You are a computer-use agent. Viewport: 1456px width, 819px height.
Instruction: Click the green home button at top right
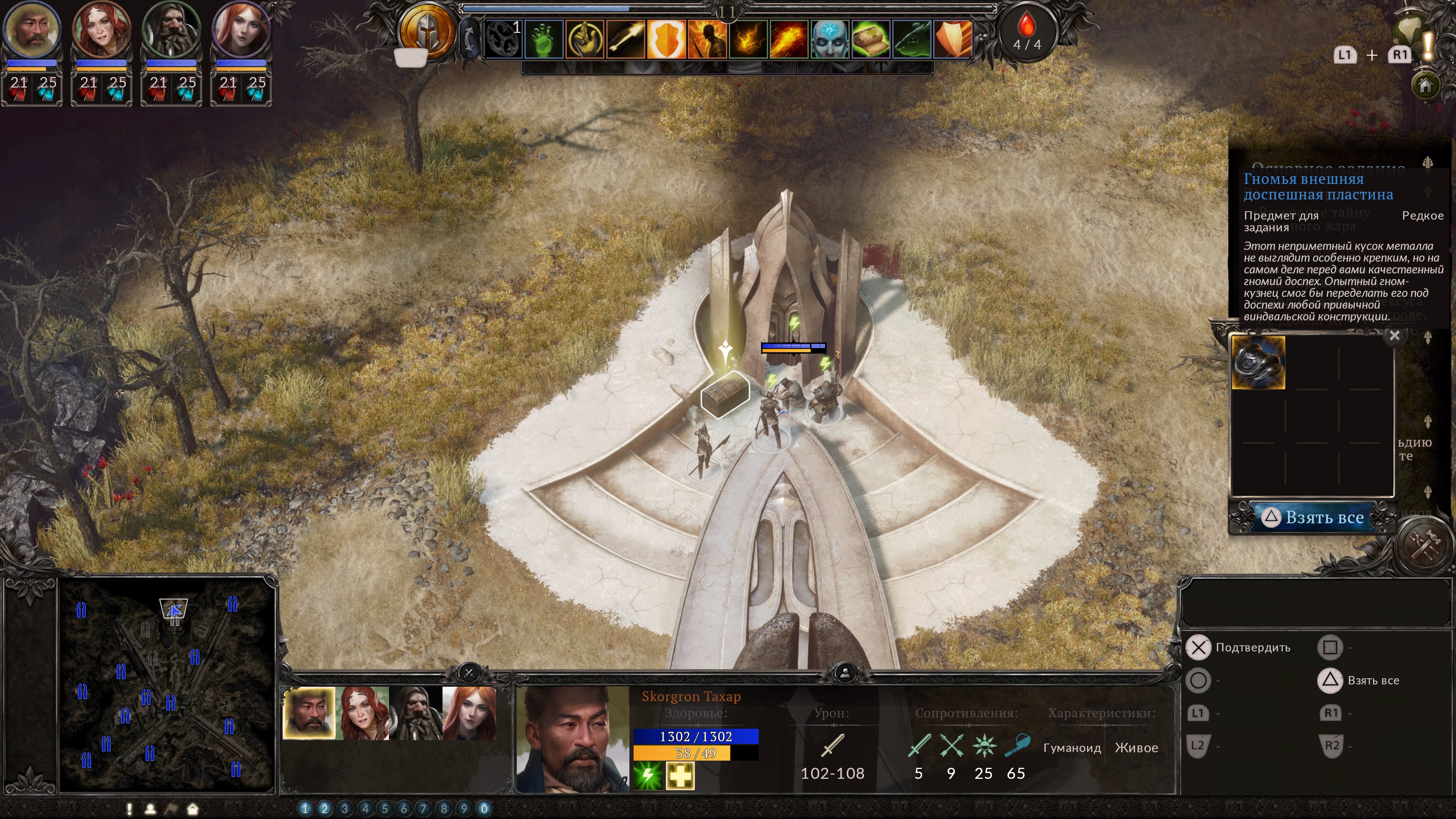tap(1426, 85)
